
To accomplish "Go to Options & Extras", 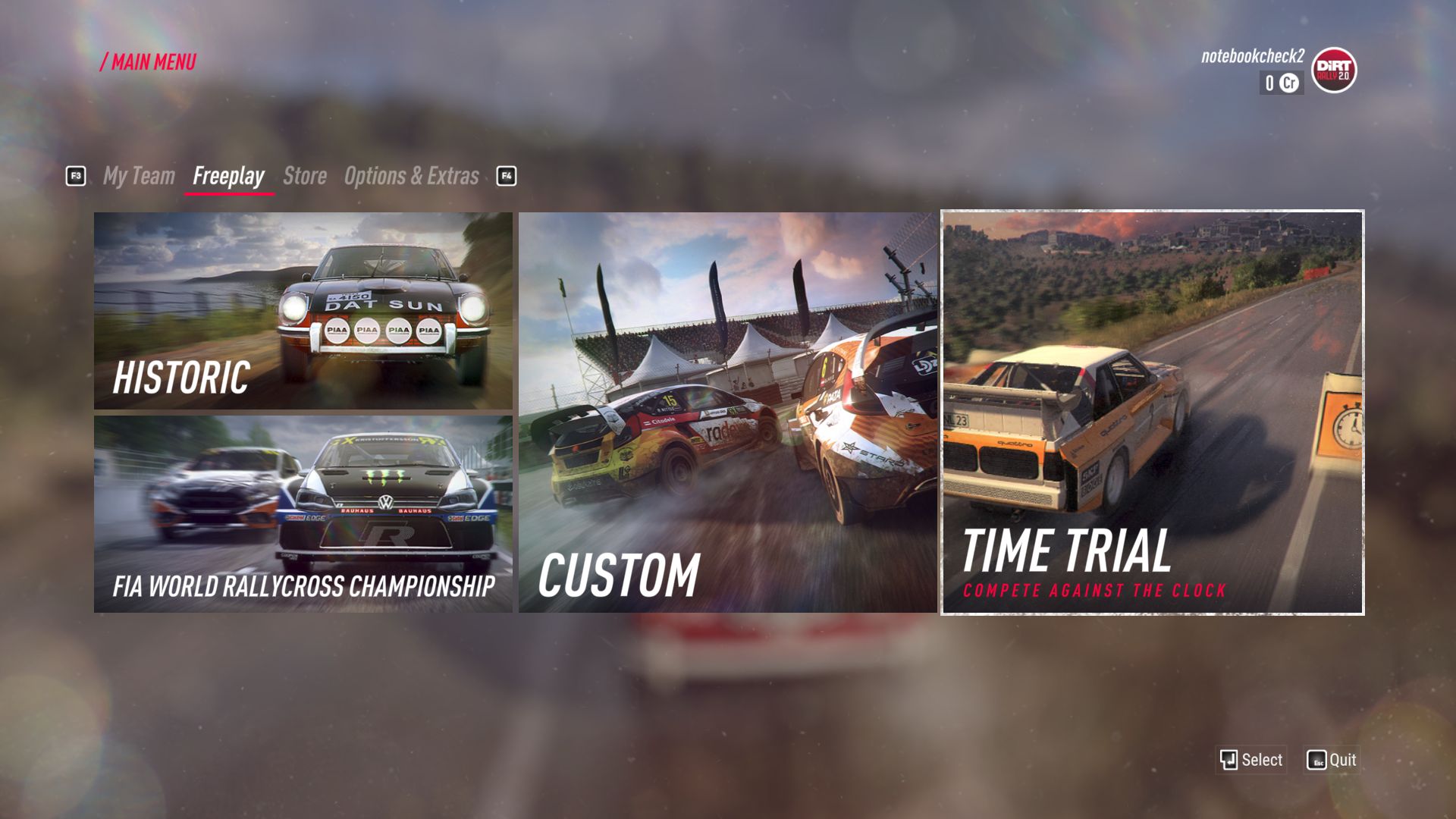I will [411, 176].
